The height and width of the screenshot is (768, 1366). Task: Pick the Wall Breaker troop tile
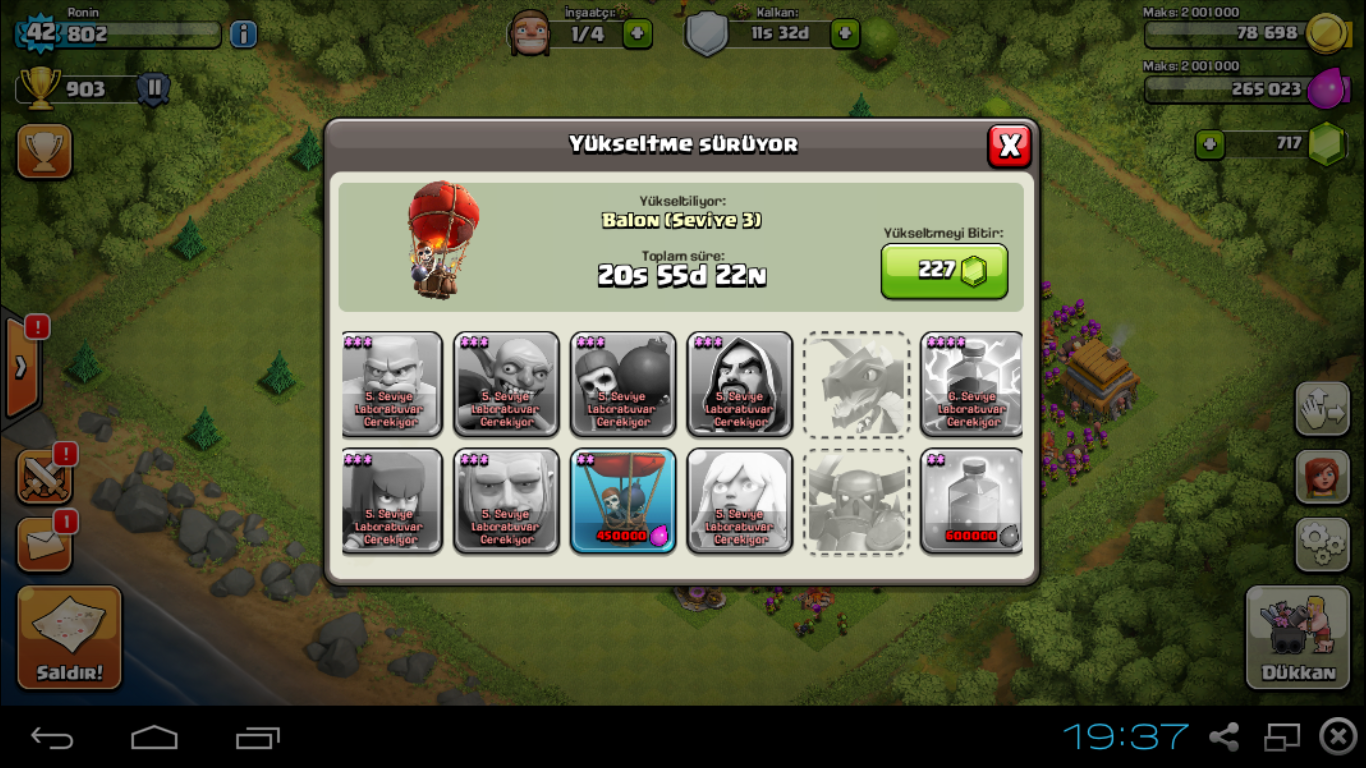click(623, 385)
